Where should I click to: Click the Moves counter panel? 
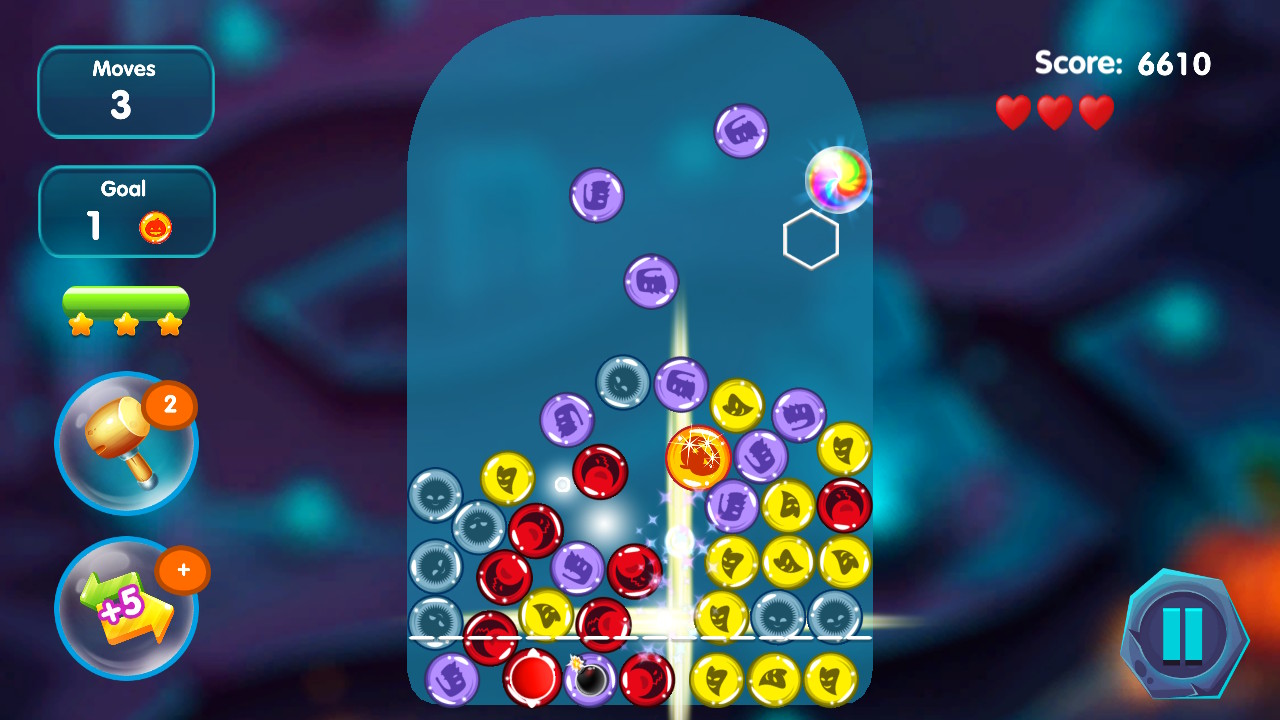point(126,91)
